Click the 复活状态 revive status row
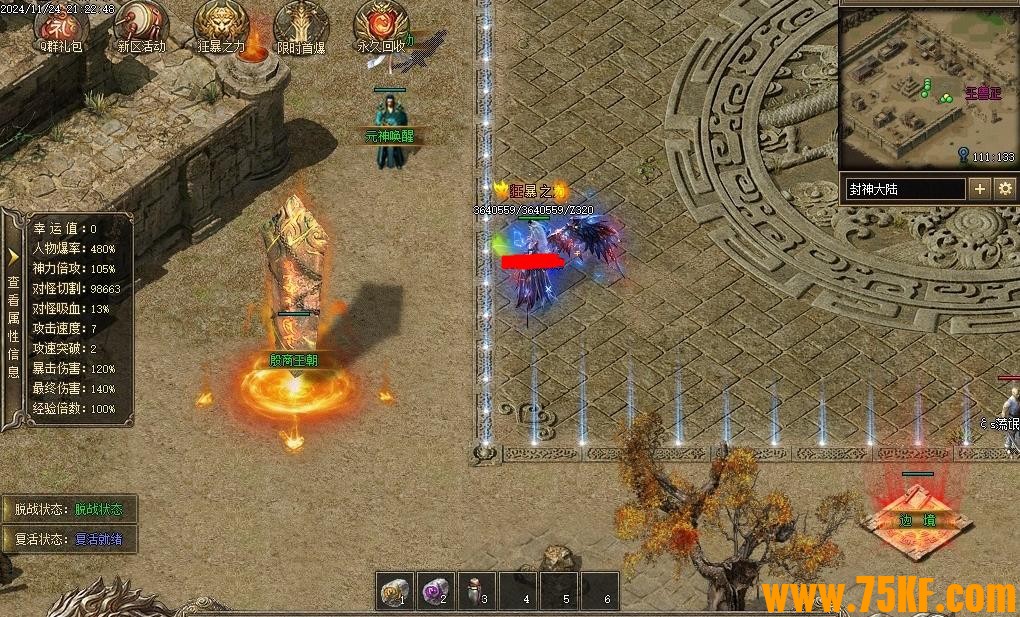 click(x=68, y=538)
